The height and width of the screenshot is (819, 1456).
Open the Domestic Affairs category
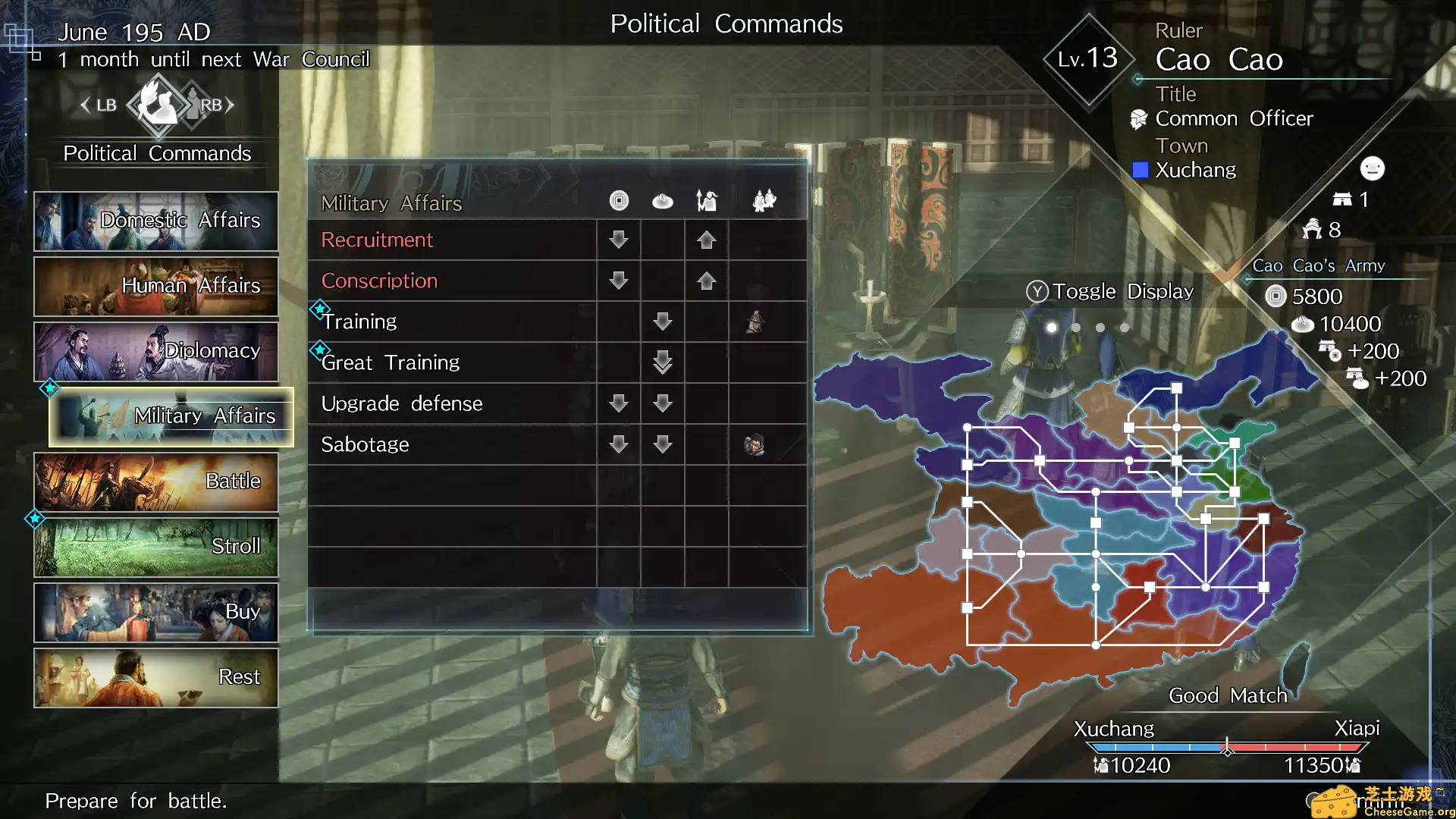[x=155, y=221]
